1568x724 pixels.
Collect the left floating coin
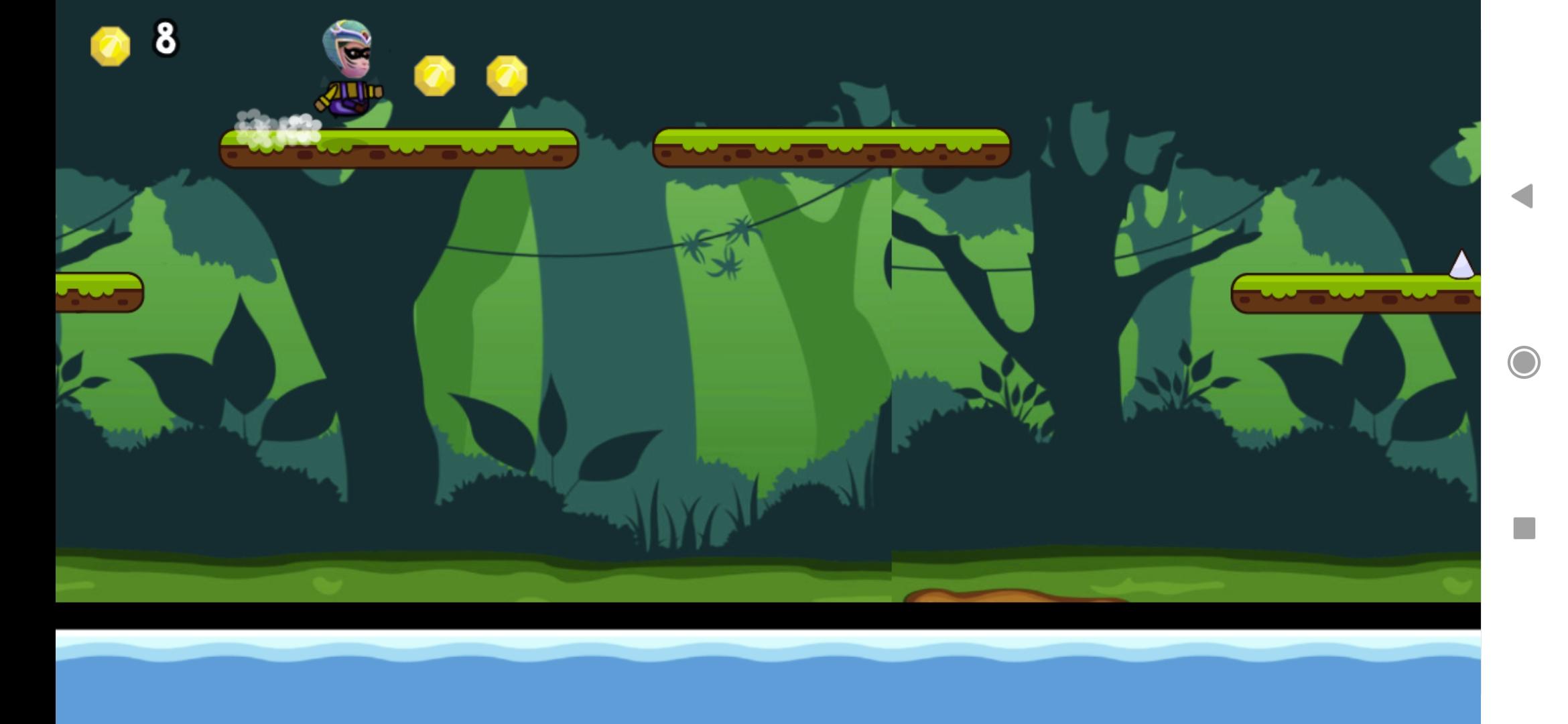click(436, 74)
